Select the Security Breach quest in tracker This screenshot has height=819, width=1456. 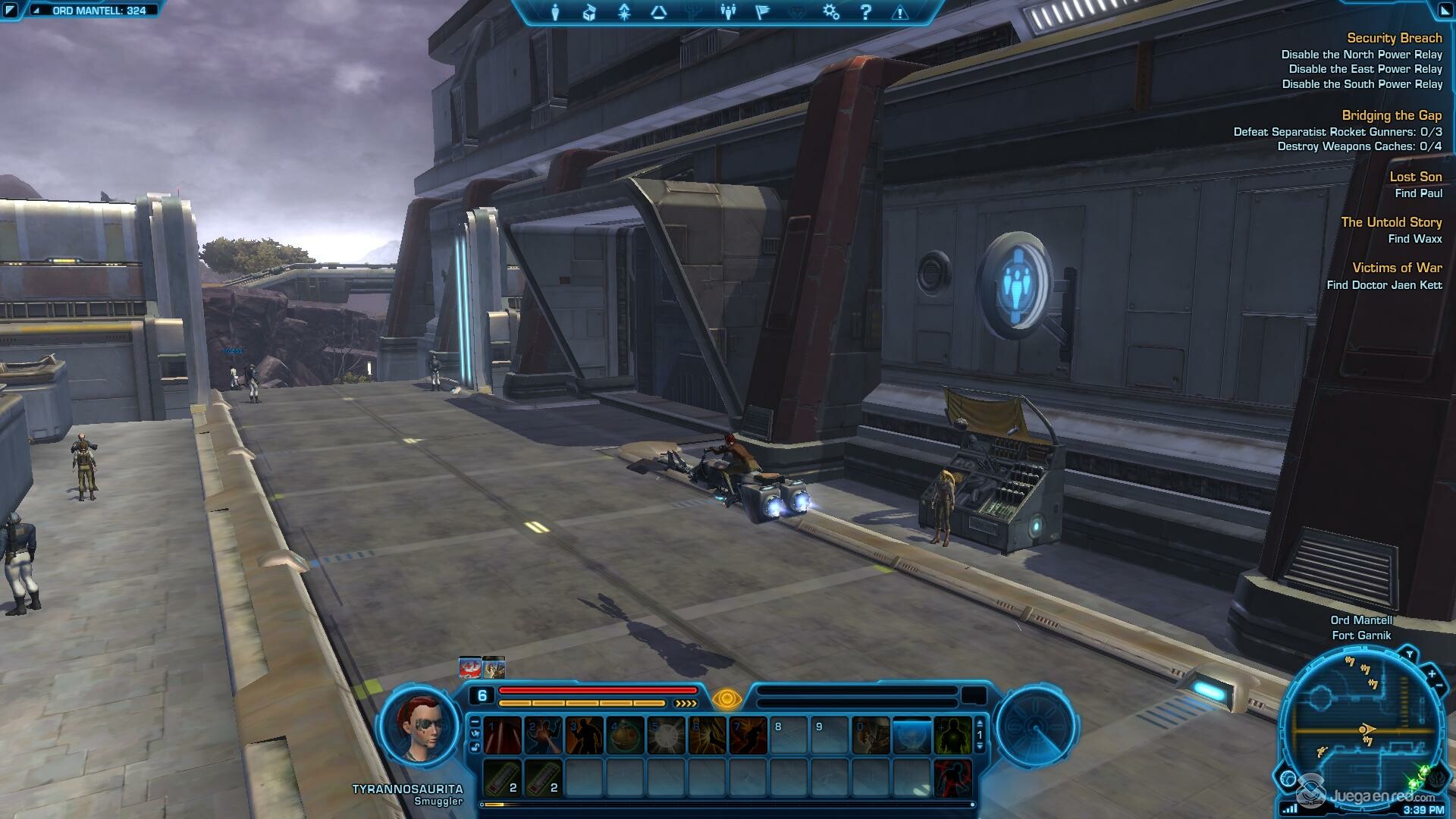pos(1394,38)
